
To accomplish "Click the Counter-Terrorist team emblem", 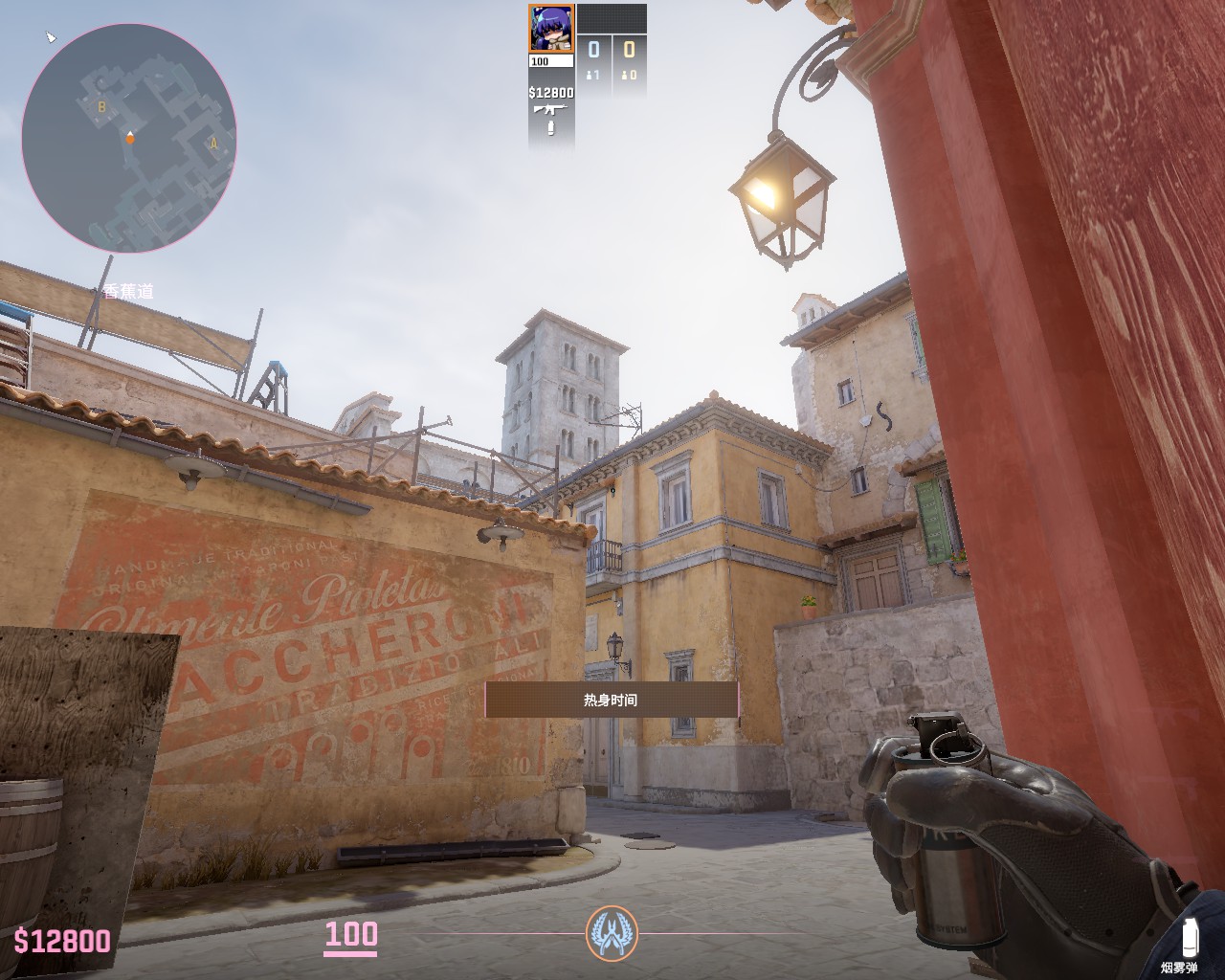I will [x=612, y=933].
